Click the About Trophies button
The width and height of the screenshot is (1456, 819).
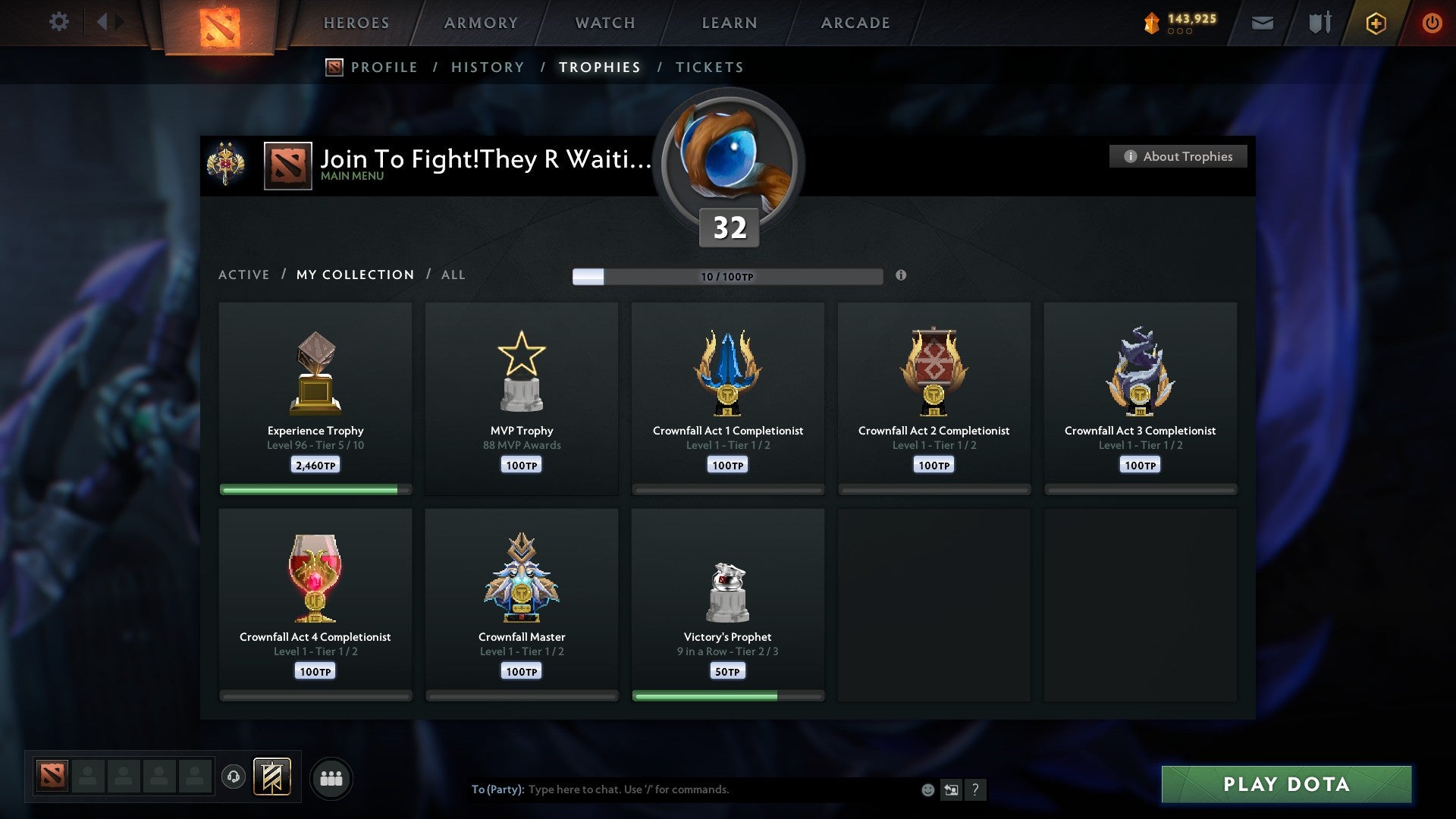[1177, 156]
